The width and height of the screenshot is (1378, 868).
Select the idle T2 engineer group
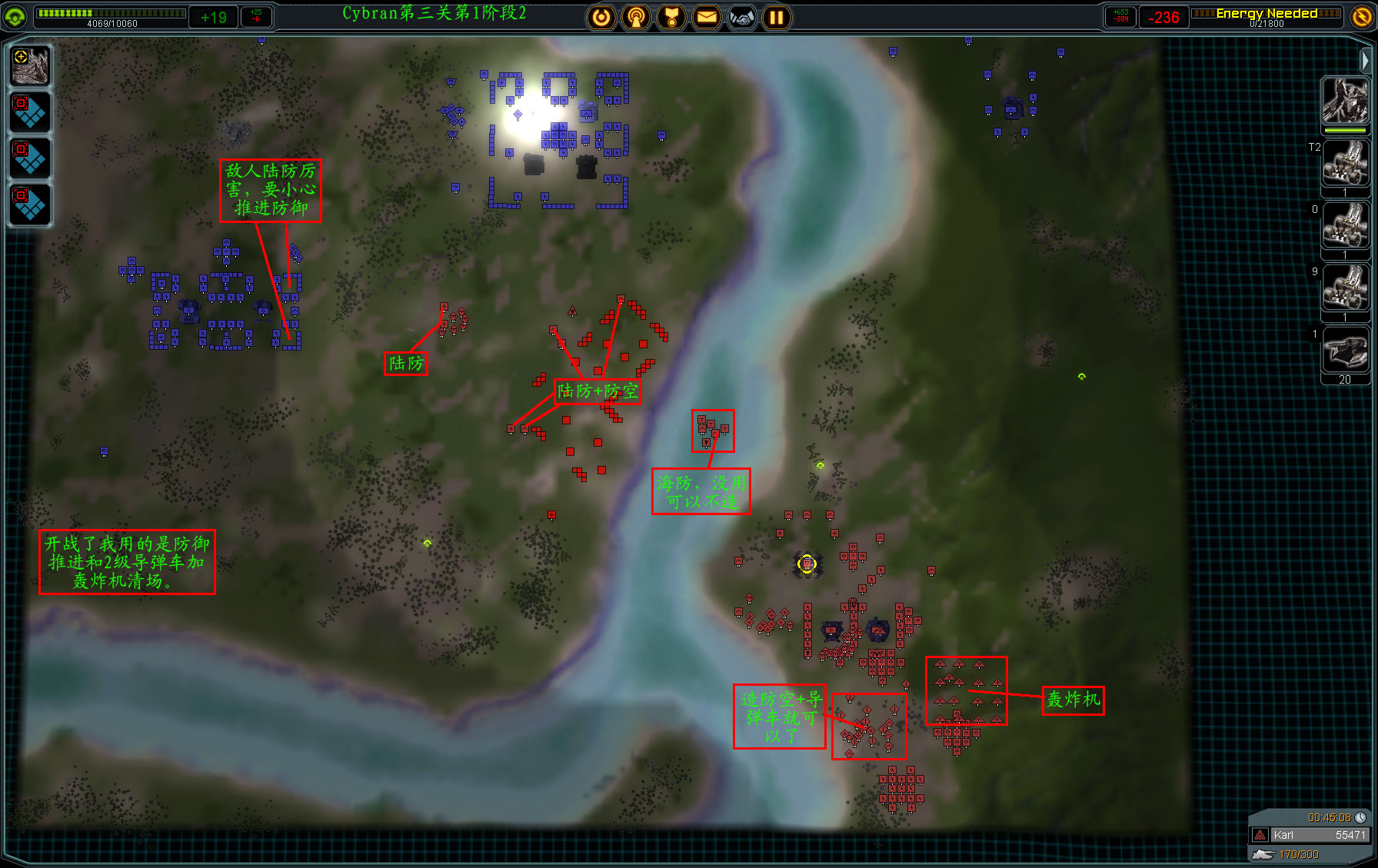[1345, 164]
